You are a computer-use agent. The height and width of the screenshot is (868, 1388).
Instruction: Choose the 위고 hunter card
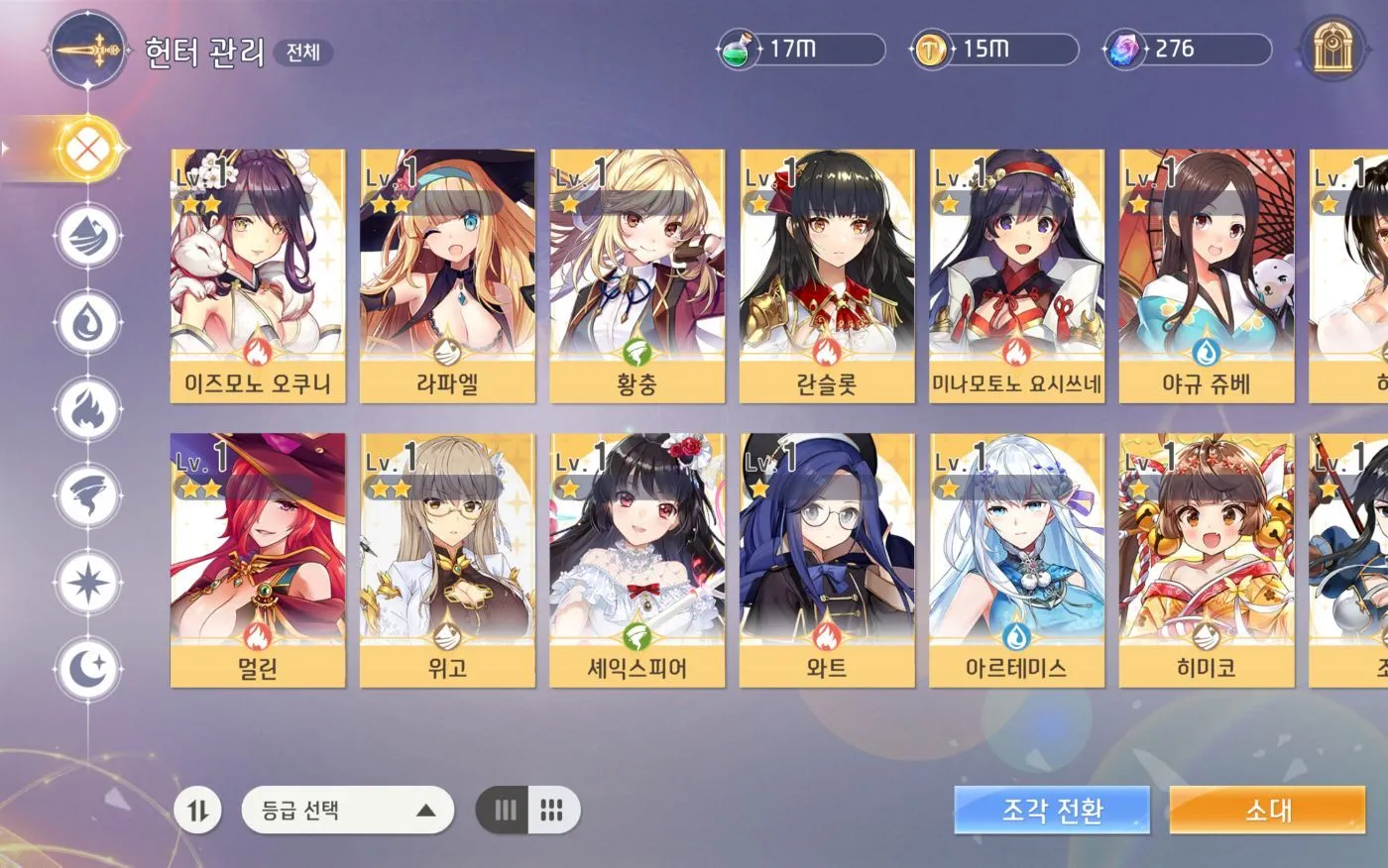tap(447, 560)
